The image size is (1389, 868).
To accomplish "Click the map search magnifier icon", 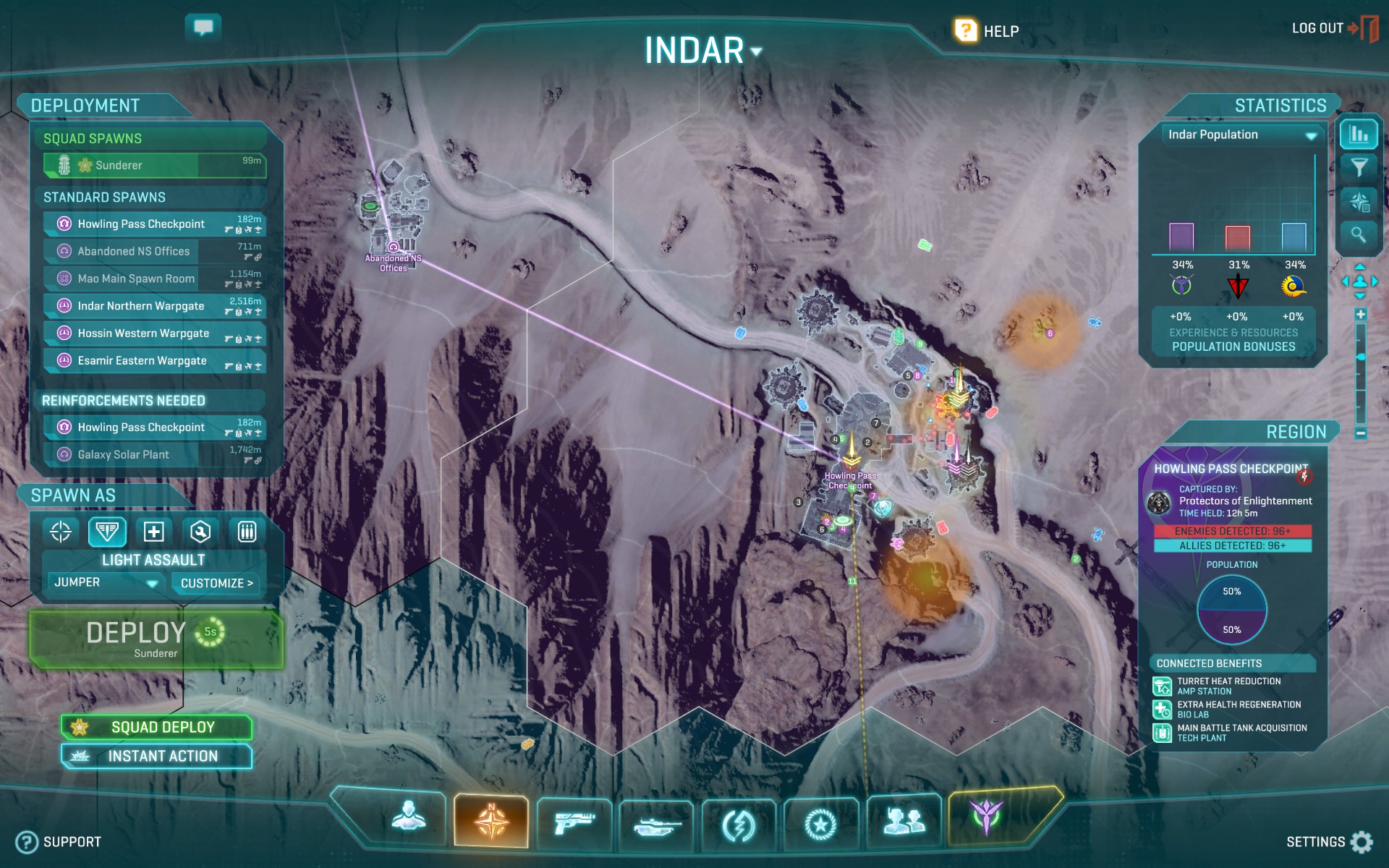I will (x=1359, y=234).
